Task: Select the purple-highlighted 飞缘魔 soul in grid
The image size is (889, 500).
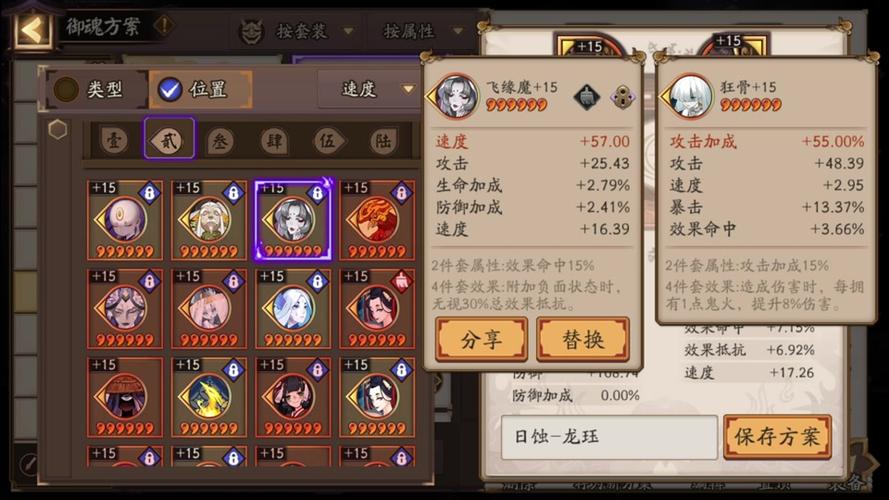Action: (293, 221)
